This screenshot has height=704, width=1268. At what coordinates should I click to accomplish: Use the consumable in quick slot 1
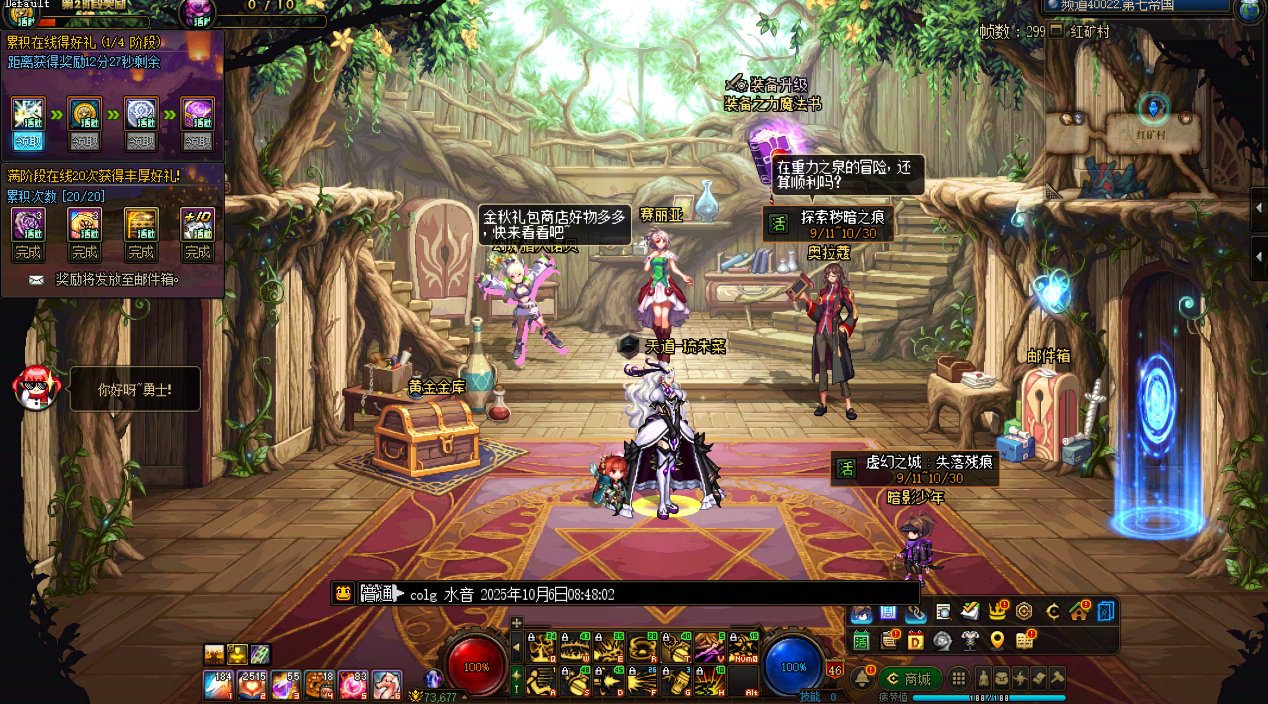(x=218, y=685)
